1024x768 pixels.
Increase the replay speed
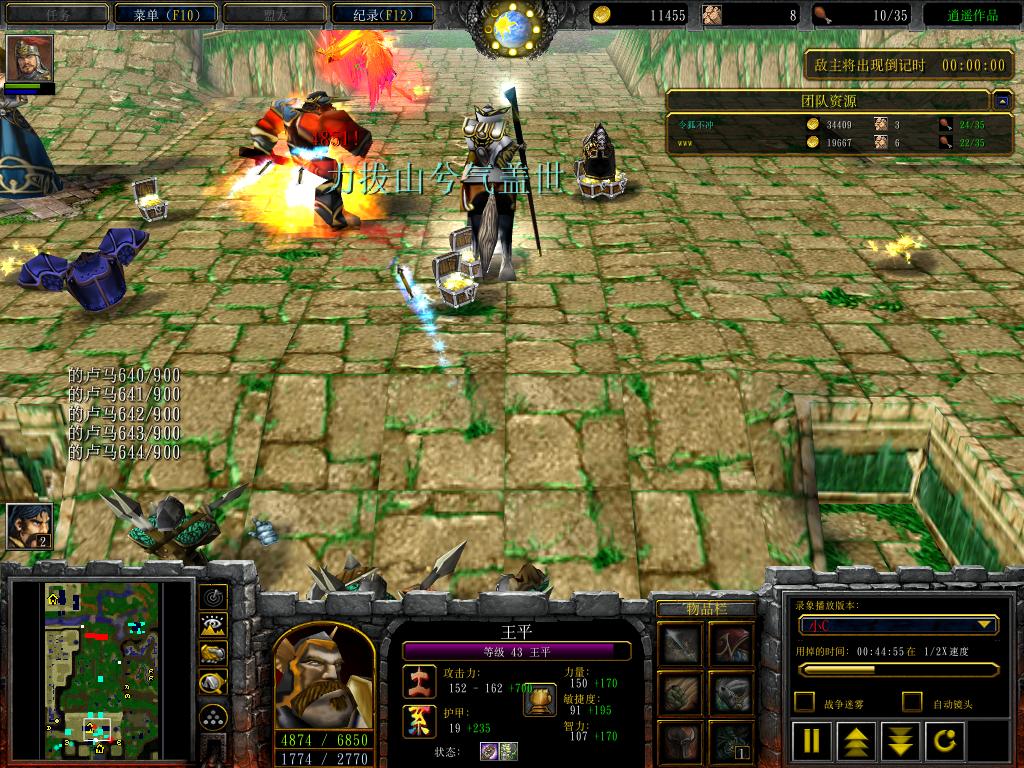(x=857, y=741)
